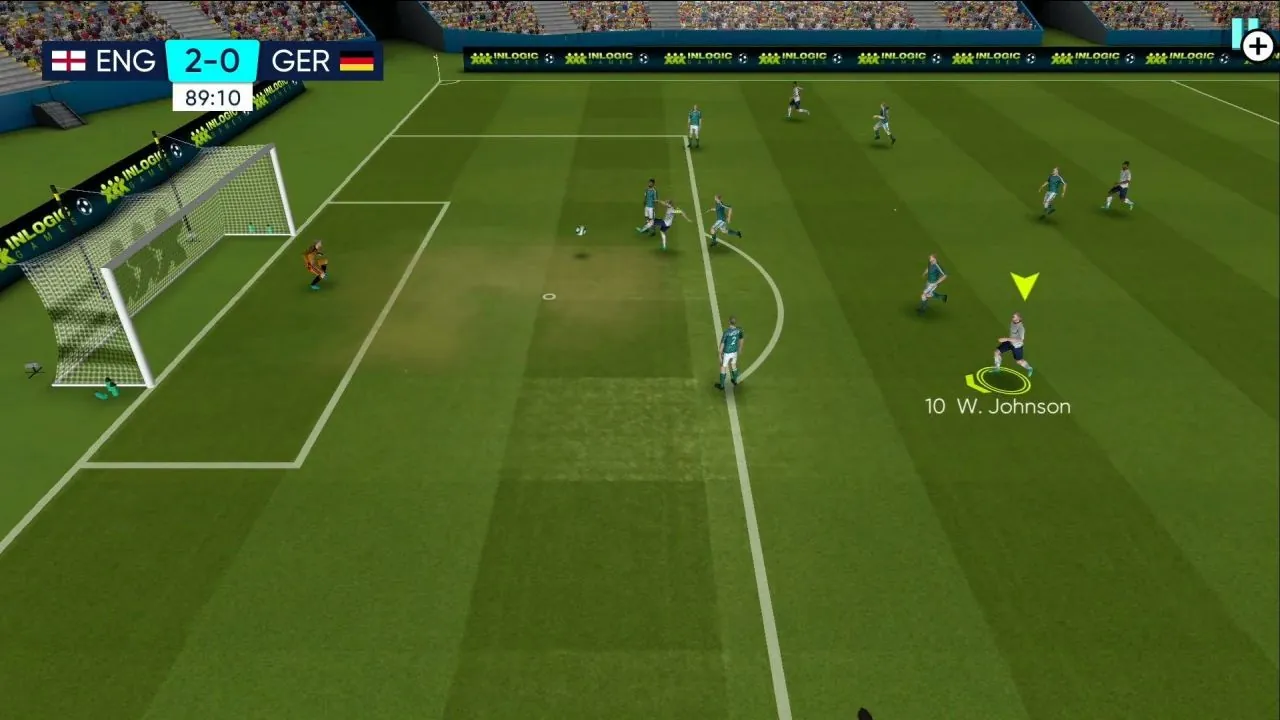Click the England flag on the scoreboard
The image size is (1280, 720).
[x=70, y=61]
